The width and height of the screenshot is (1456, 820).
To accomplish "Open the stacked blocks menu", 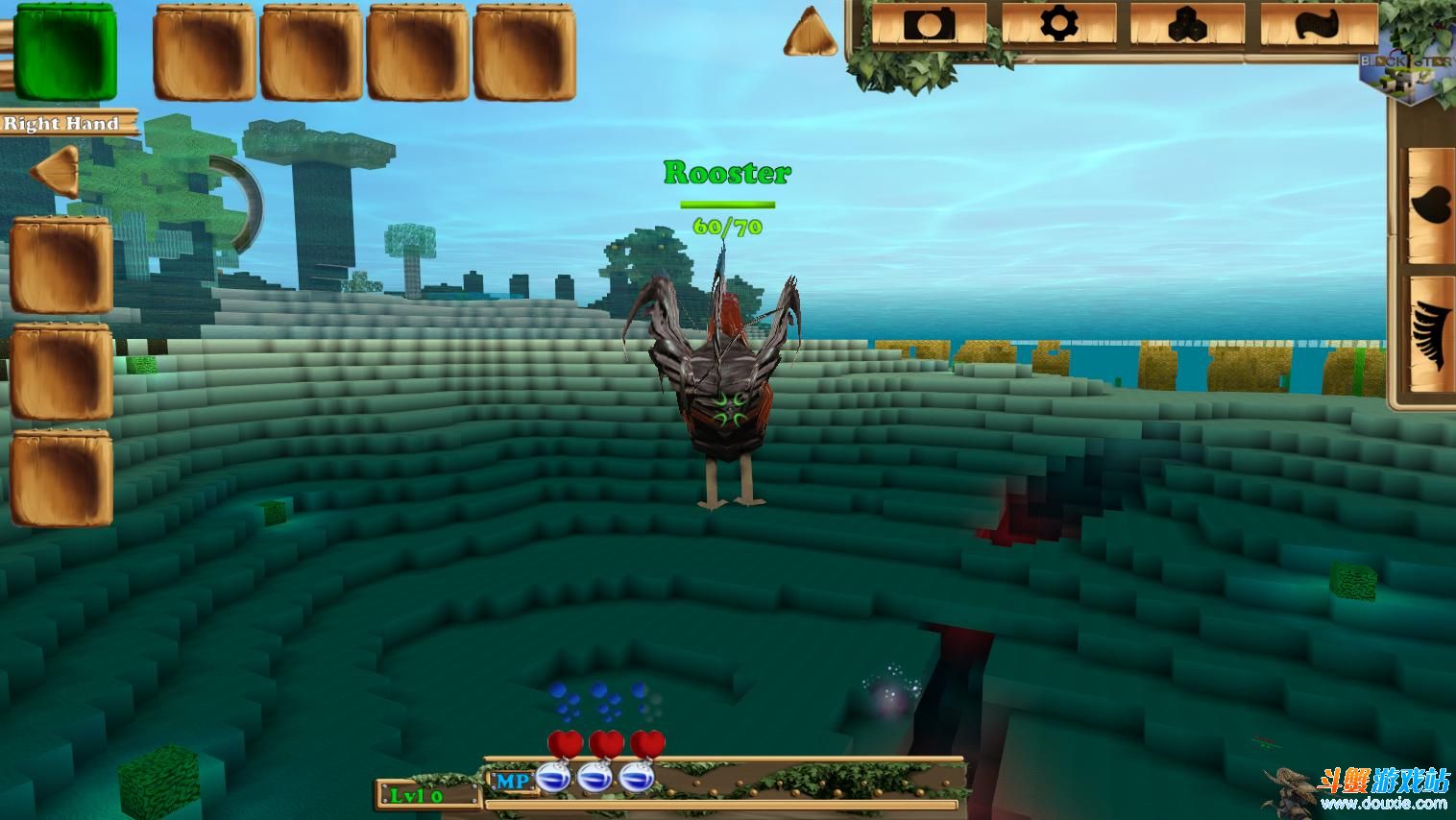I will pyautogui.click(x=1187, y=24).
